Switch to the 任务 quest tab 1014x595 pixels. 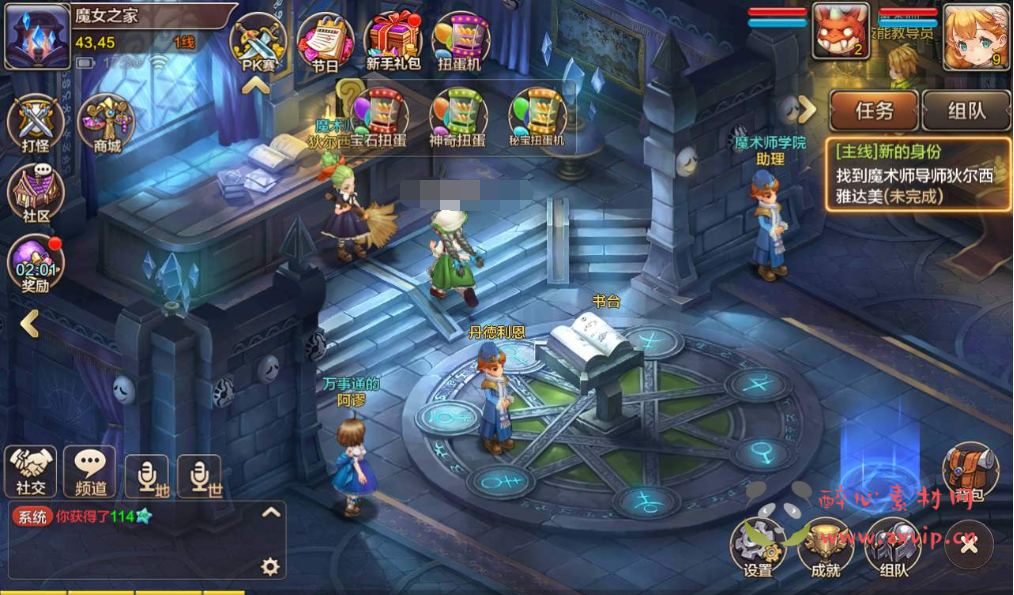872,111
